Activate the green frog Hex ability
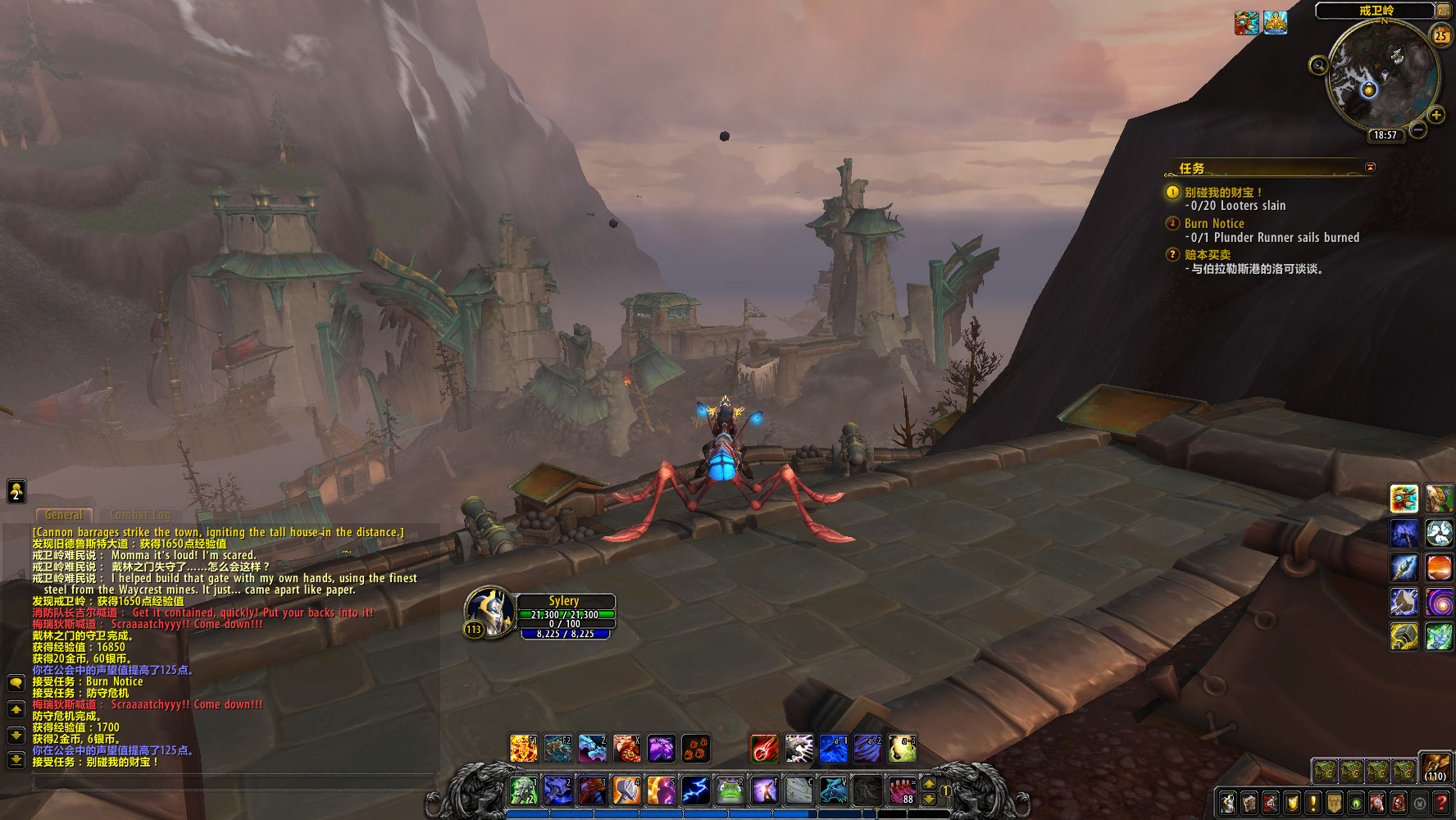1456x820 pixels. (x=730, y=790)
